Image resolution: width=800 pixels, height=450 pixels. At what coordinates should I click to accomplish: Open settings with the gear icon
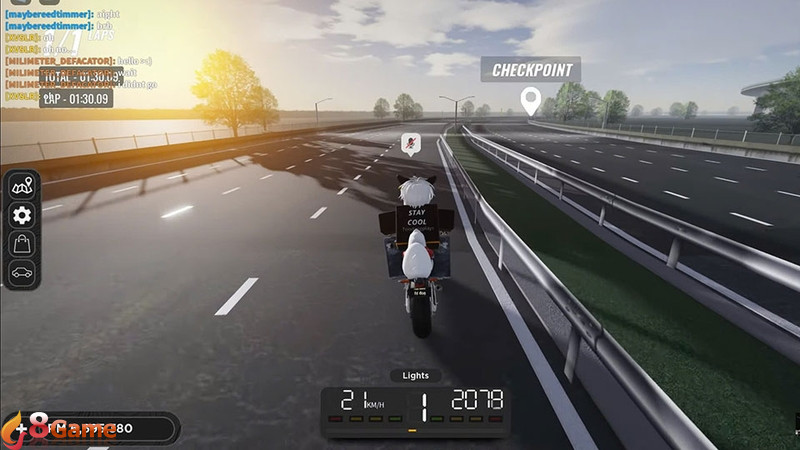click(21, 215)
